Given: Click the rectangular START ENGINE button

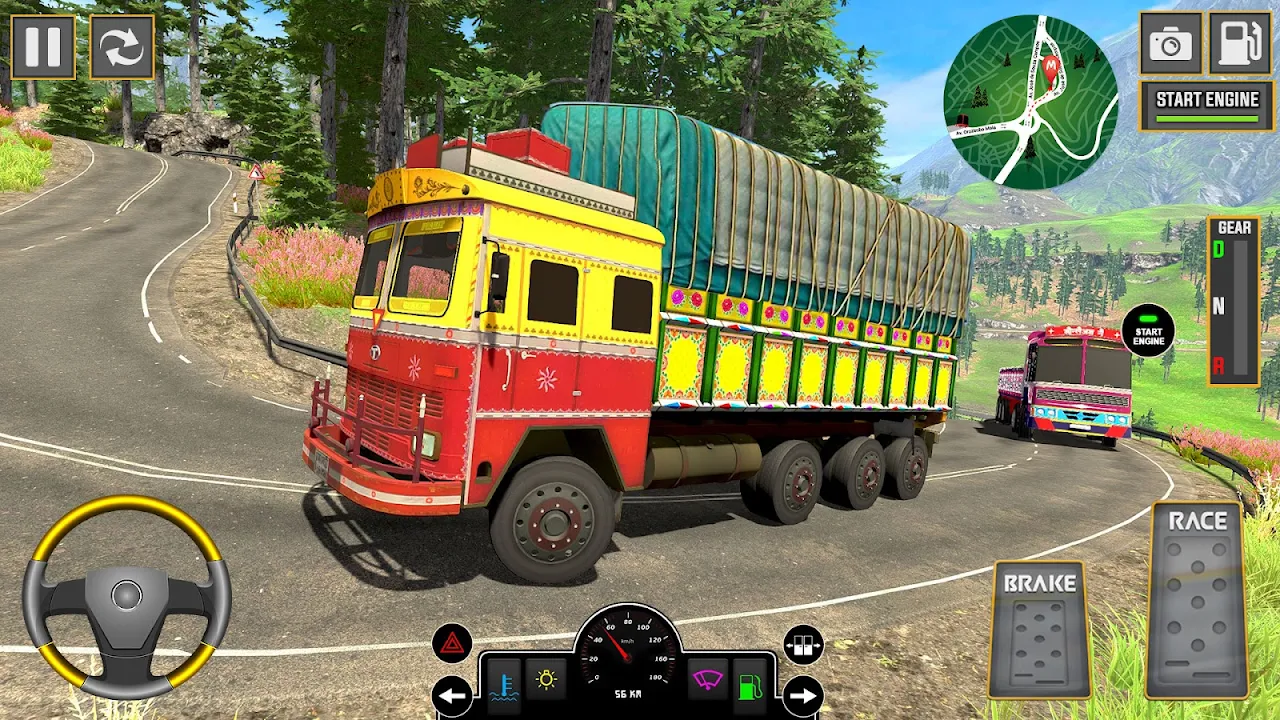Looking at the screenshot, I should [x=1207, y=105].
